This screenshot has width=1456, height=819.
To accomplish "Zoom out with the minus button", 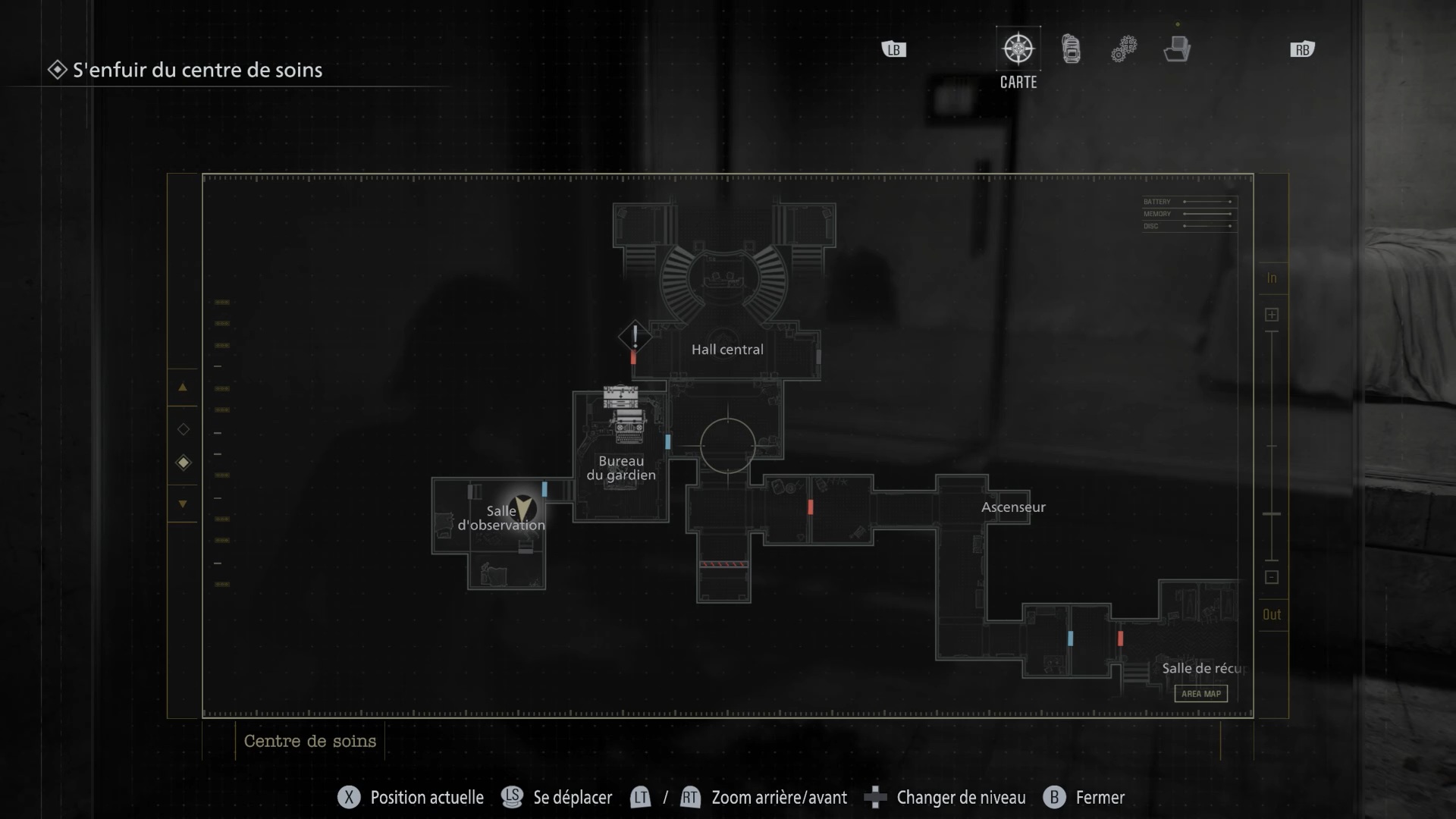I will point(1272,577).
